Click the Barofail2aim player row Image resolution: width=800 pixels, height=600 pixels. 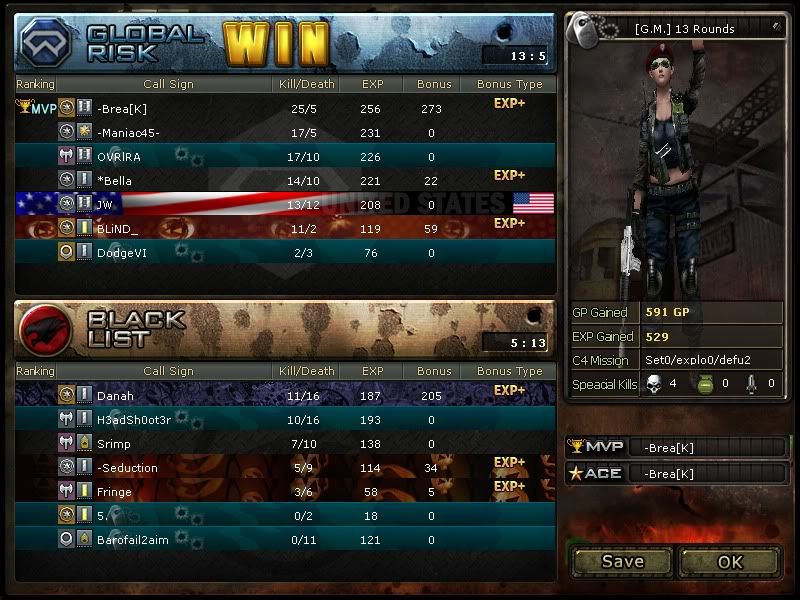pyautogui.click(x=132, y=540)
